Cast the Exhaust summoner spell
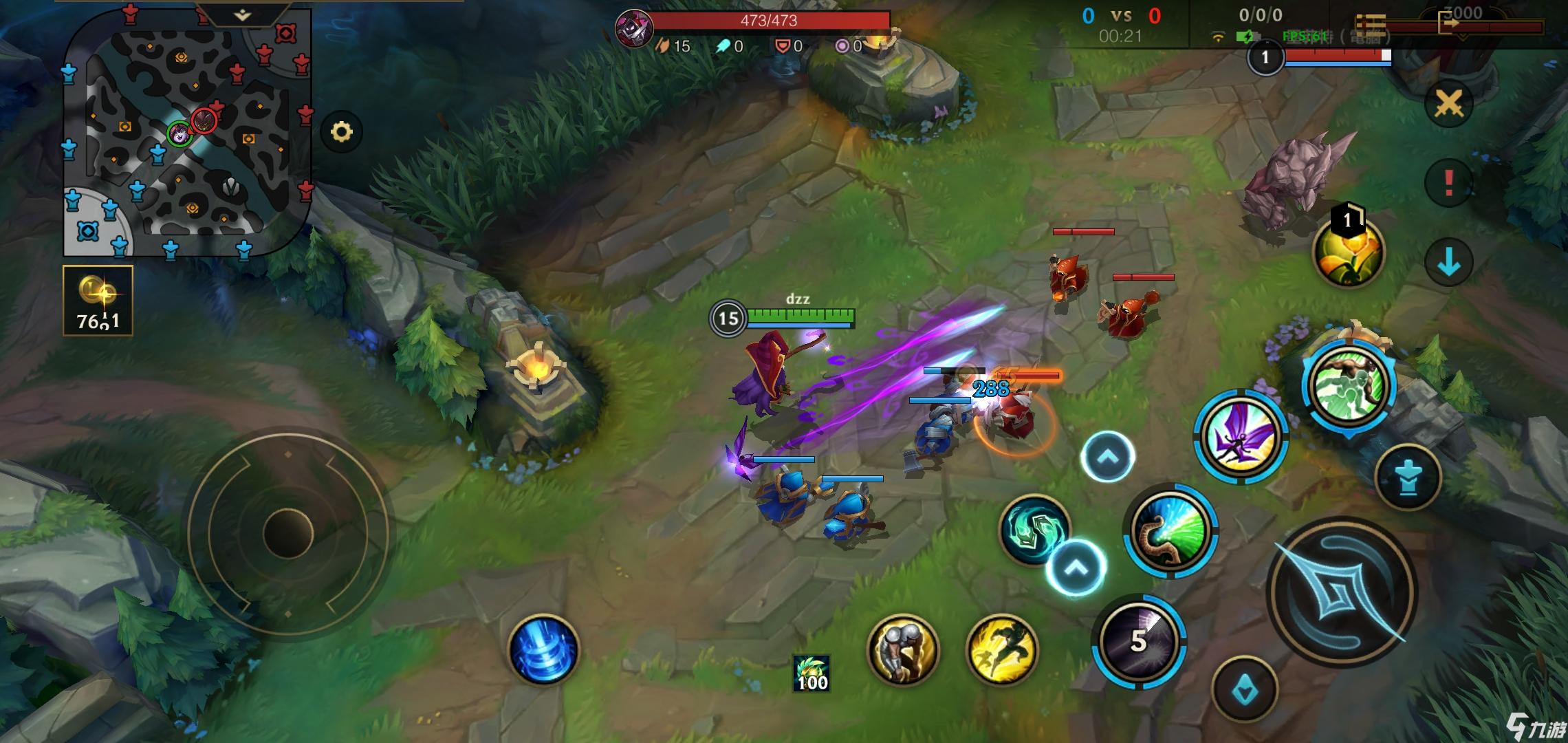 903,650
